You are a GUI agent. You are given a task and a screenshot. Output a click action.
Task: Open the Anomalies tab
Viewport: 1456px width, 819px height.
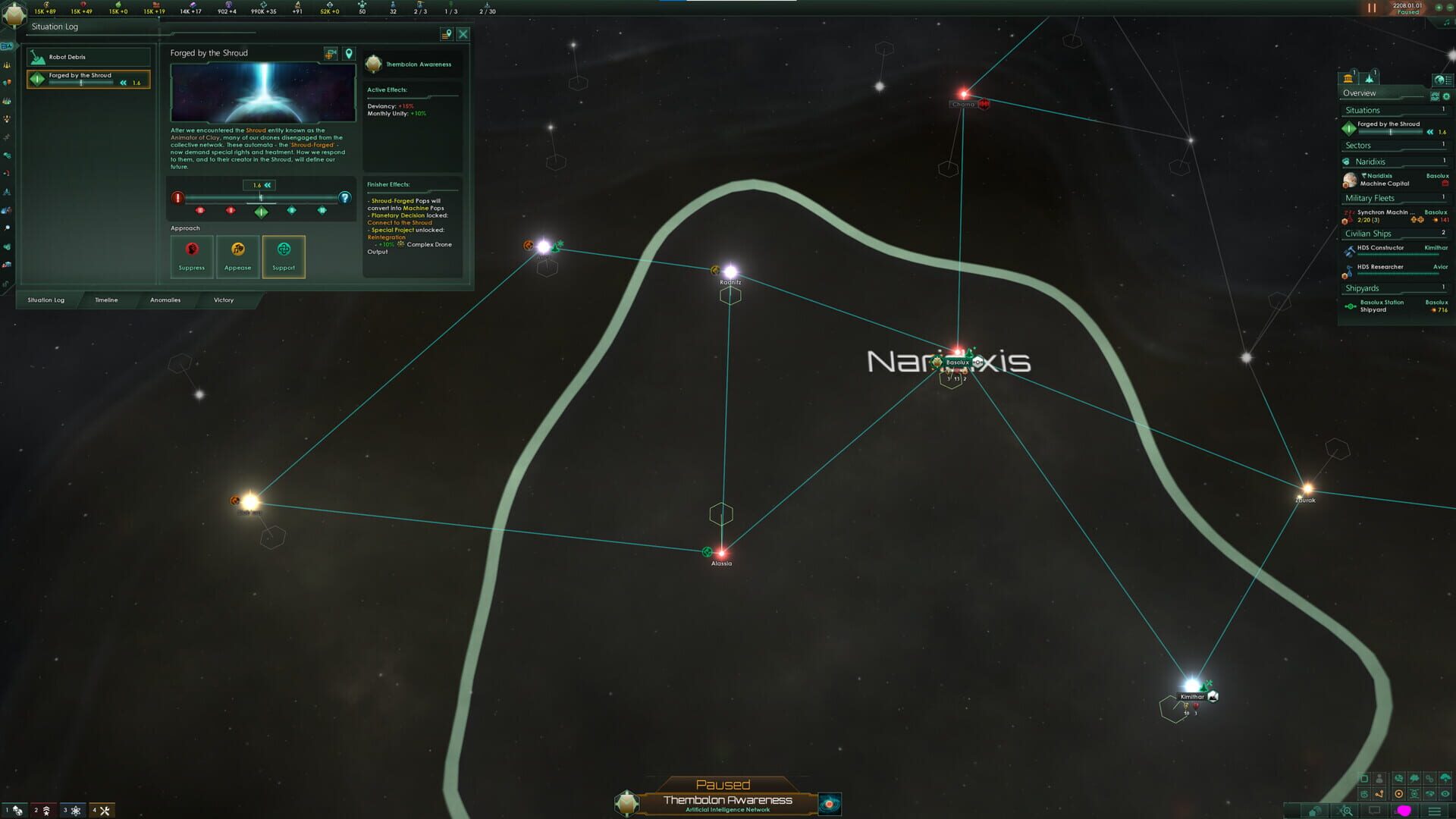(165, 300)
